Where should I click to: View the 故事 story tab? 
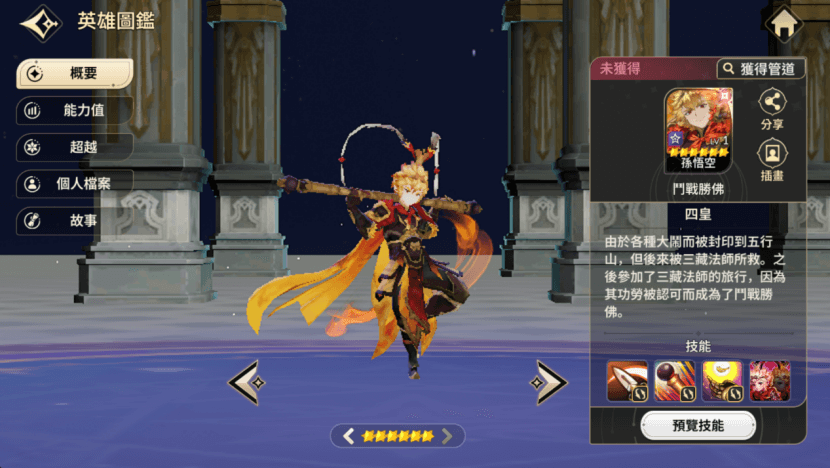coord(74,220)
